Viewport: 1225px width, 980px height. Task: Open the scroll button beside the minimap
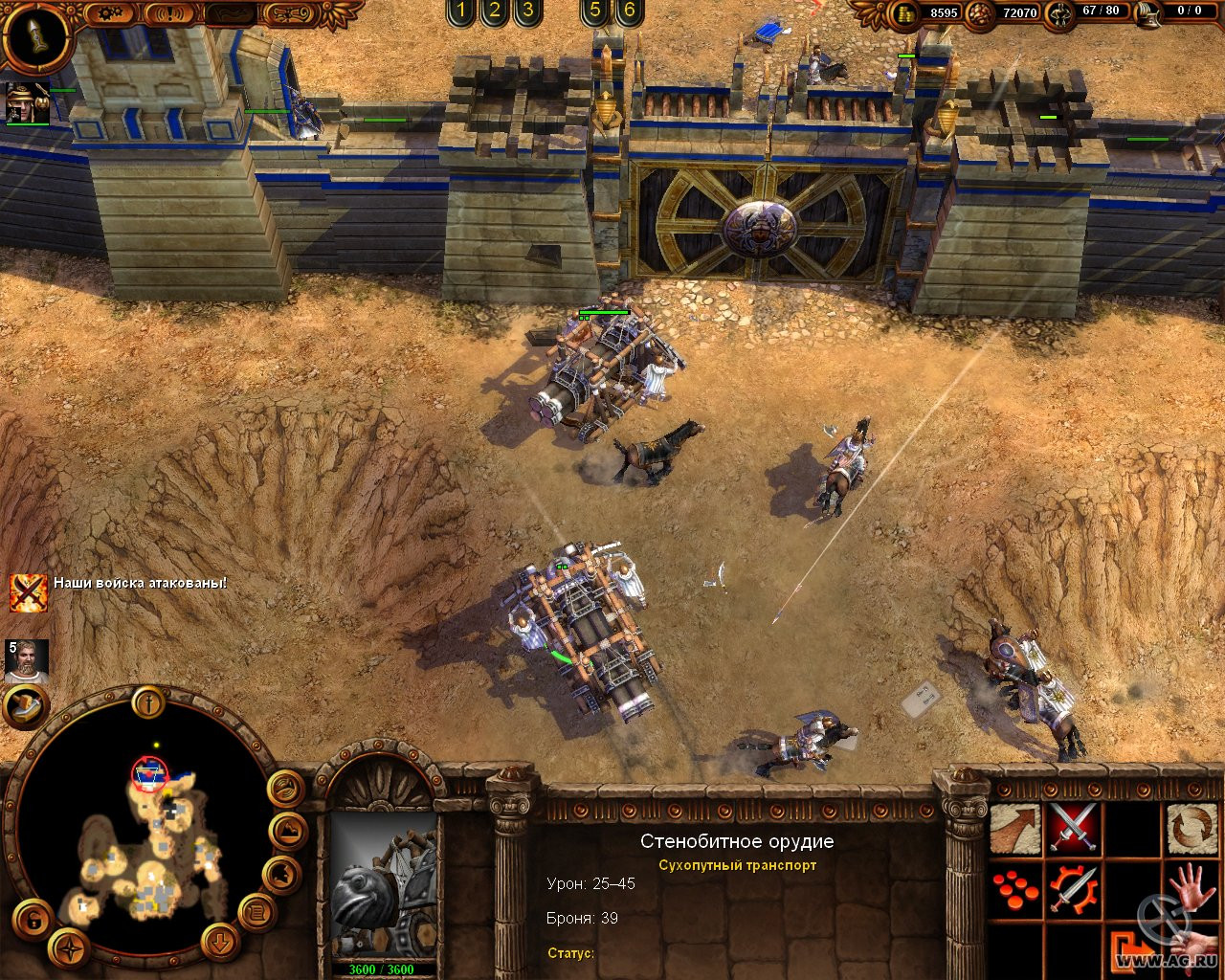256,910
